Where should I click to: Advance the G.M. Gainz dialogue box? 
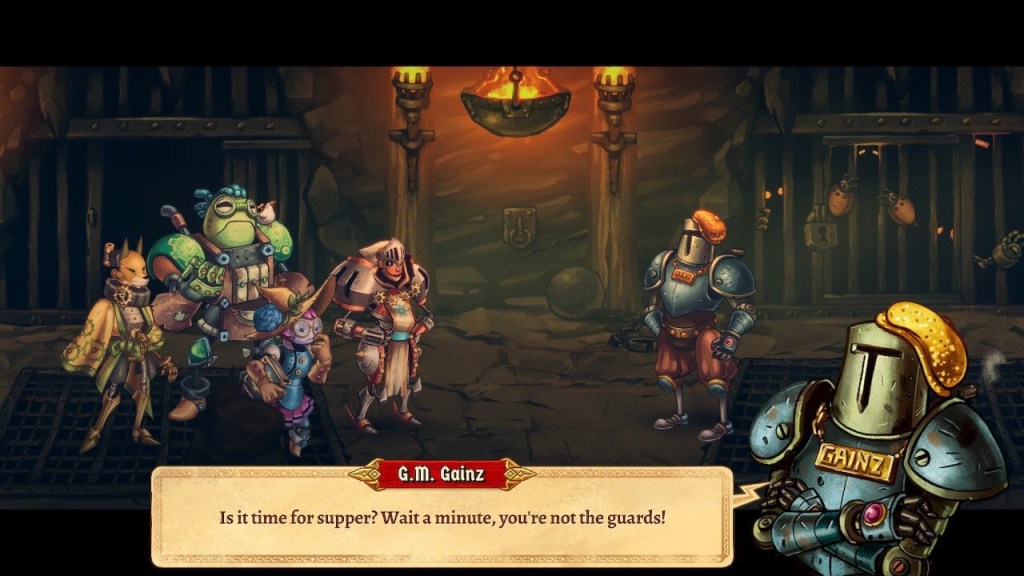442,519
